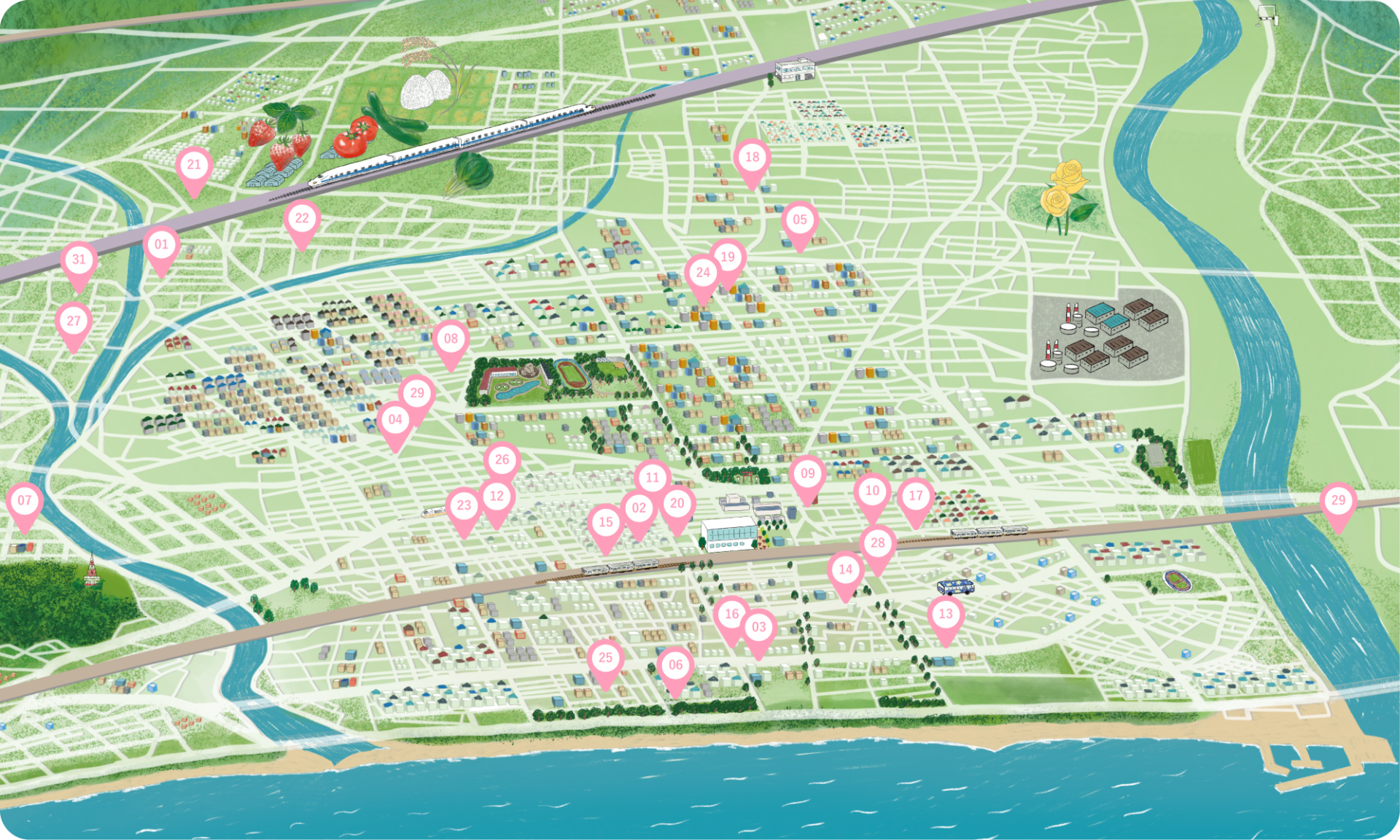Click map marker 07
1400x840 pixels.
tap(25, 501)
